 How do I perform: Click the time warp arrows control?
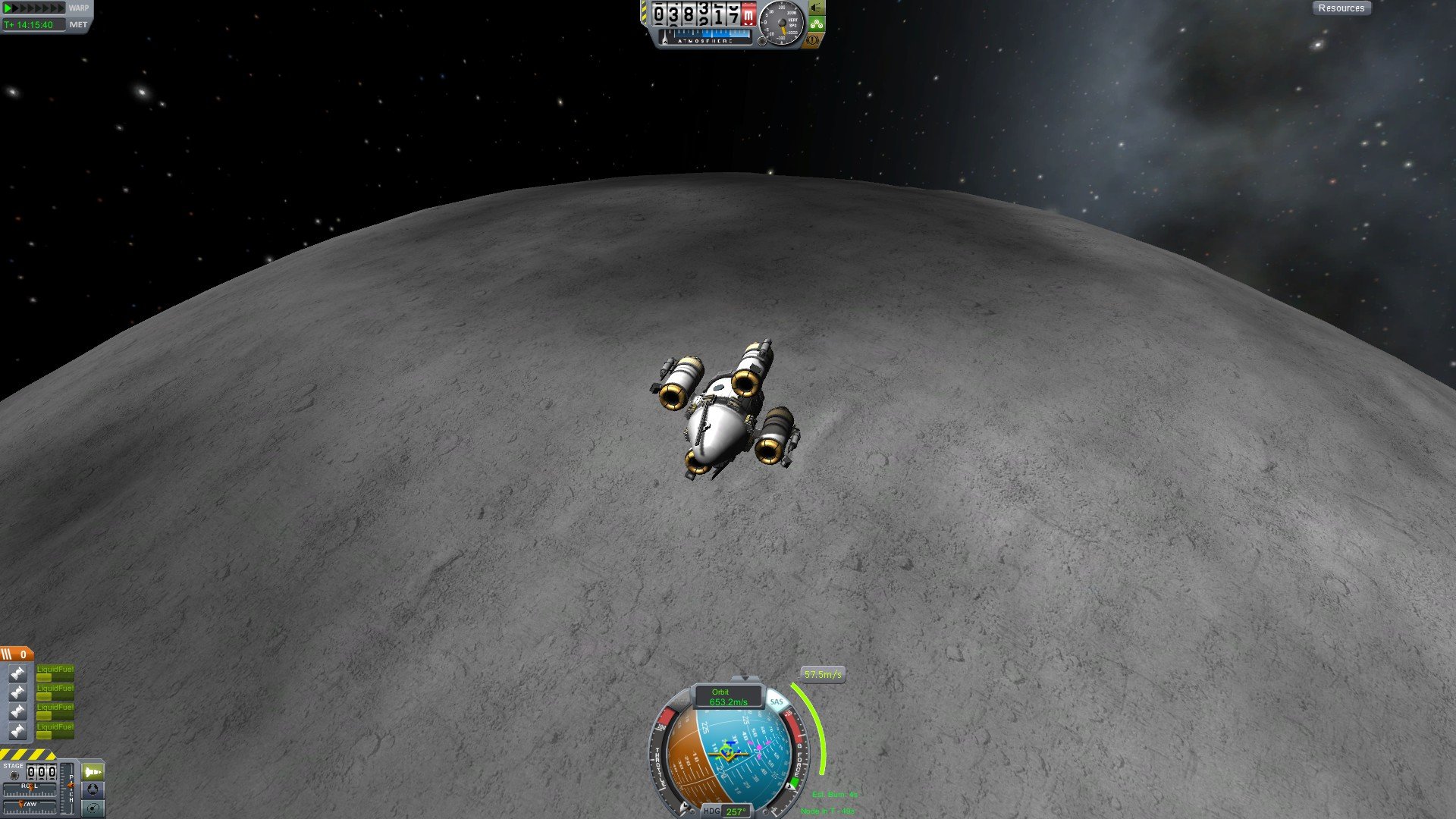coord(34,8)
